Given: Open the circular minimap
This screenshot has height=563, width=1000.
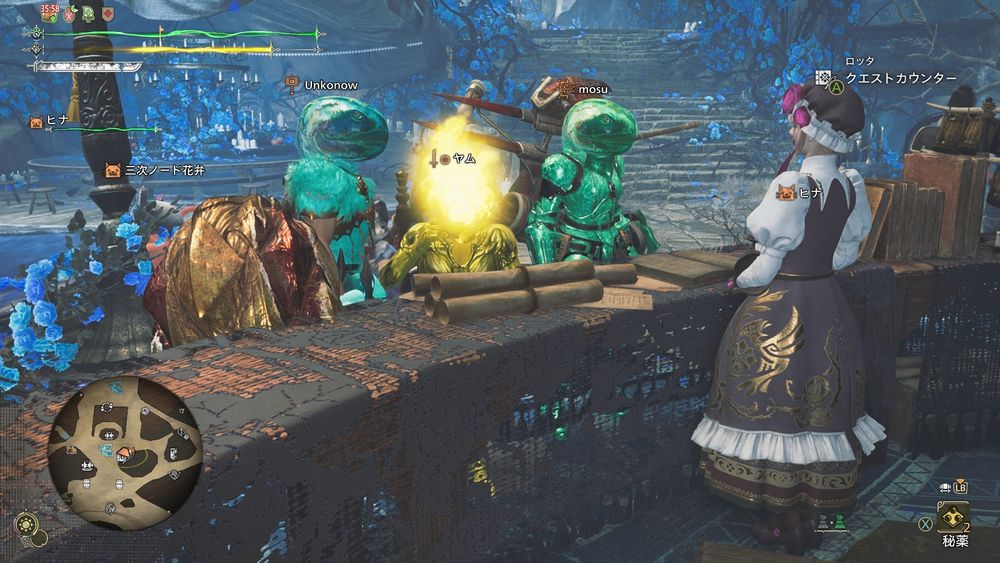Looking at the screenshot, I should pyautogui.click(x=124, y=453).
